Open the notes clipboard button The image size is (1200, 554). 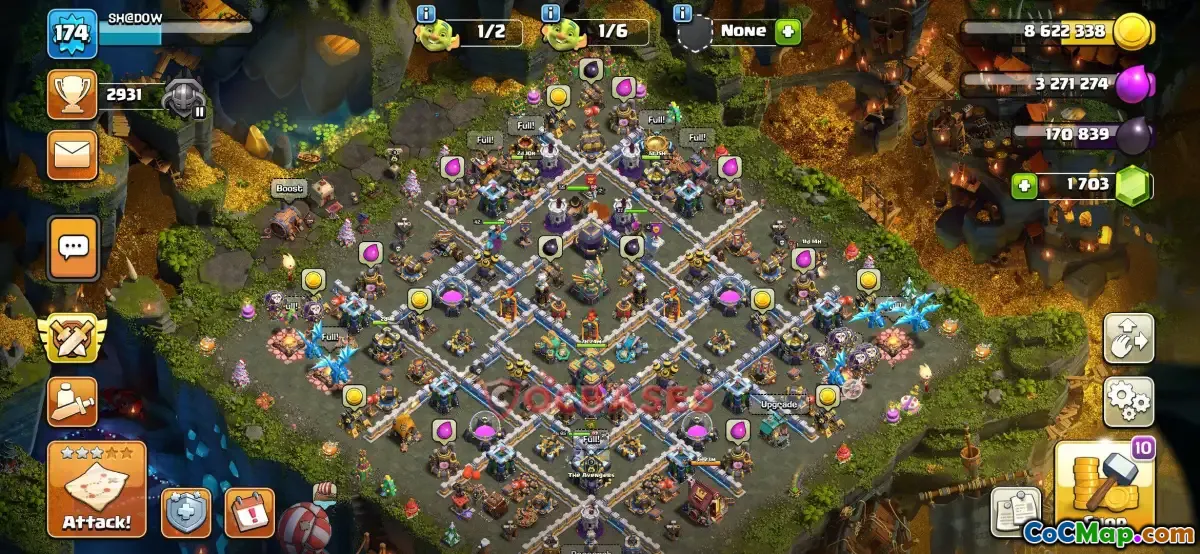pyautogui.click(x=1015, y=511)
